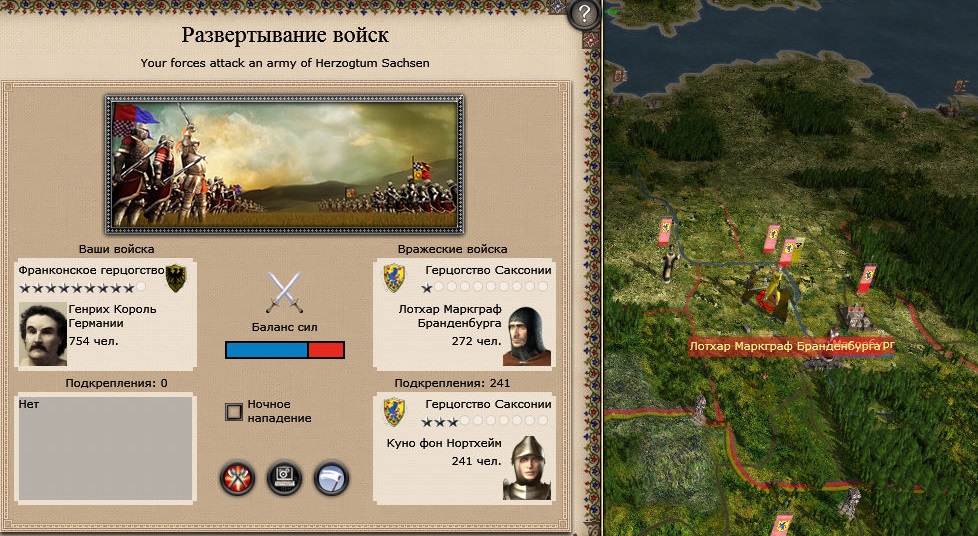Retreat using the white flag button
Viewport: 978px width, 536px height.
(x=331, y=479)
